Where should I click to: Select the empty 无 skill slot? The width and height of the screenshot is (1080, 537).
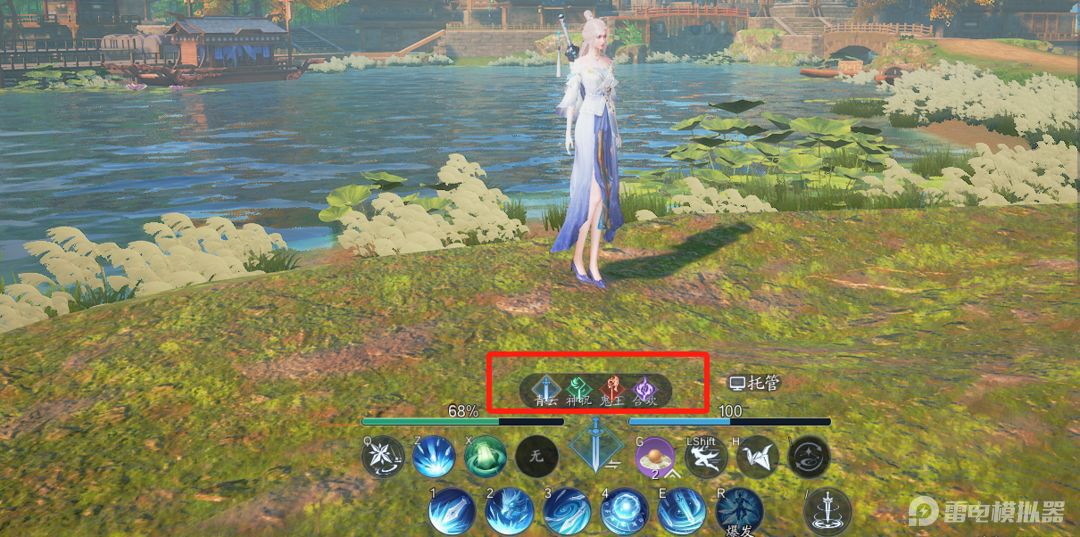coord(536,457)
